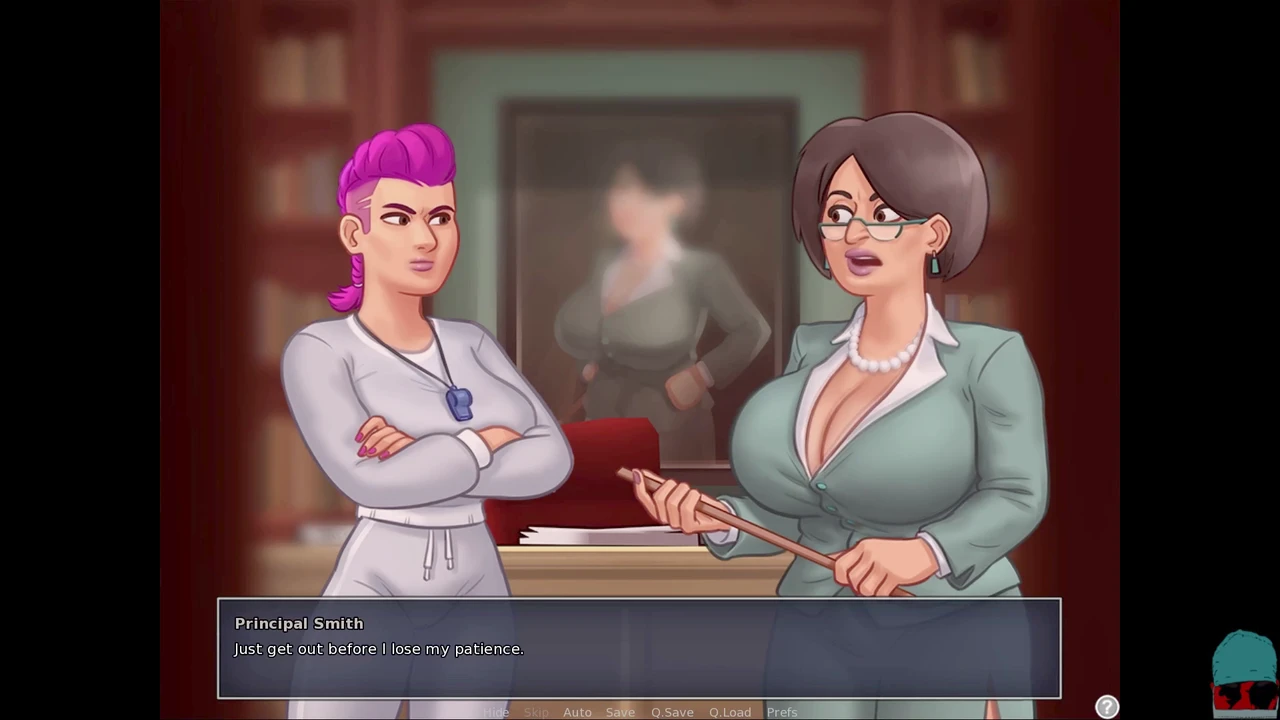This screenshot has width=1280, height=720.
Task: Quick load with Q.Load
Action: [730, 712]
